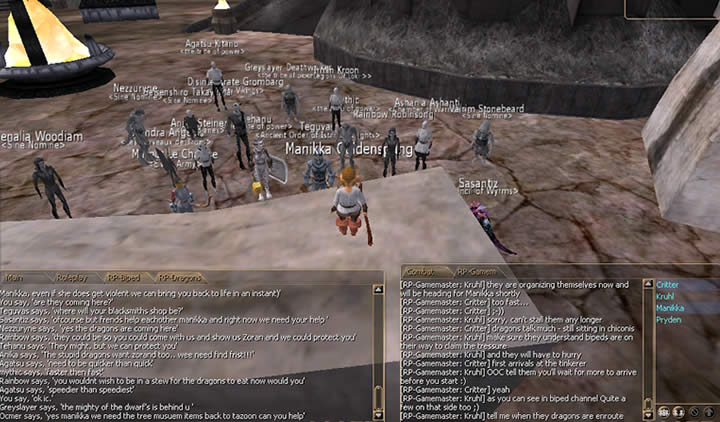The image size is (720, 422).
Task: Open the Roleplay chat tab
Action: [x=72, y=277]
